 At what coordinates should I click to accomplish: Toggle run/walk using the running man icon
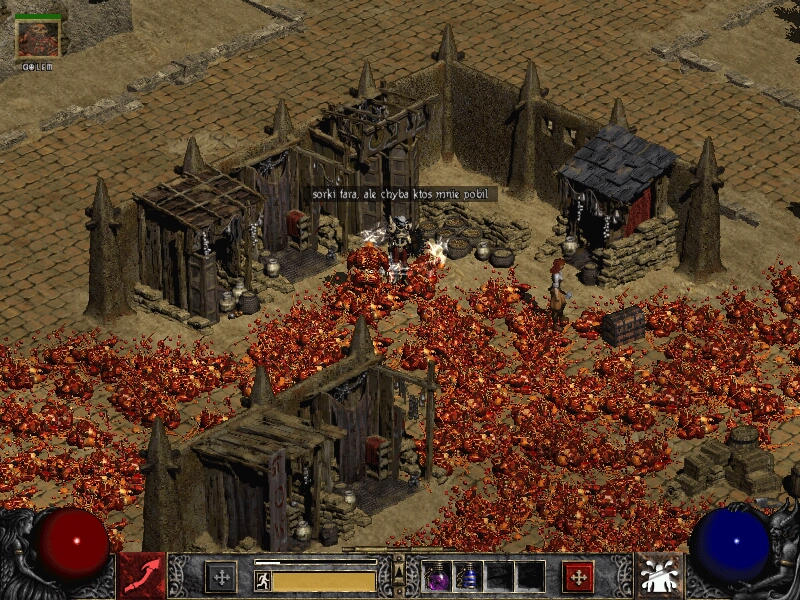[x=263, y=581]
